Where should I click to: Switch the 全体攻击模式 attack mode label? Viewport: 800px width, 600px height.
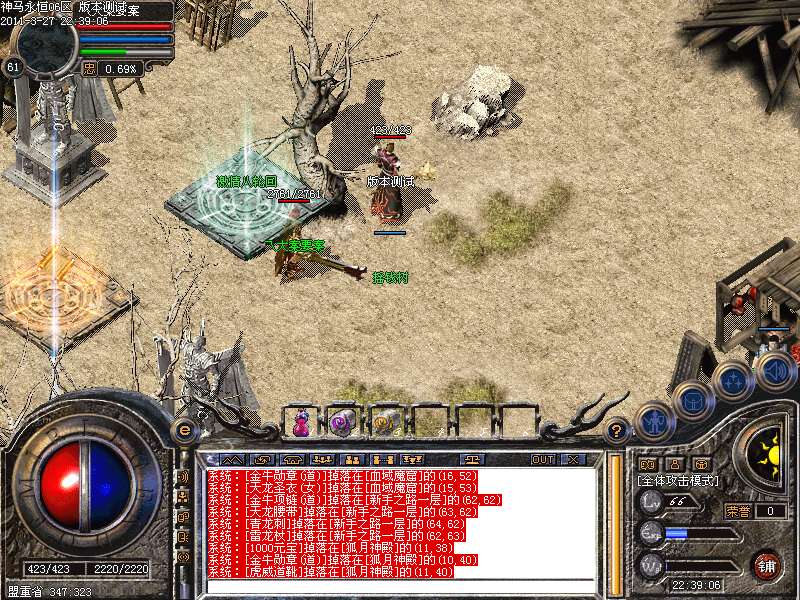[x=676, y=480]
